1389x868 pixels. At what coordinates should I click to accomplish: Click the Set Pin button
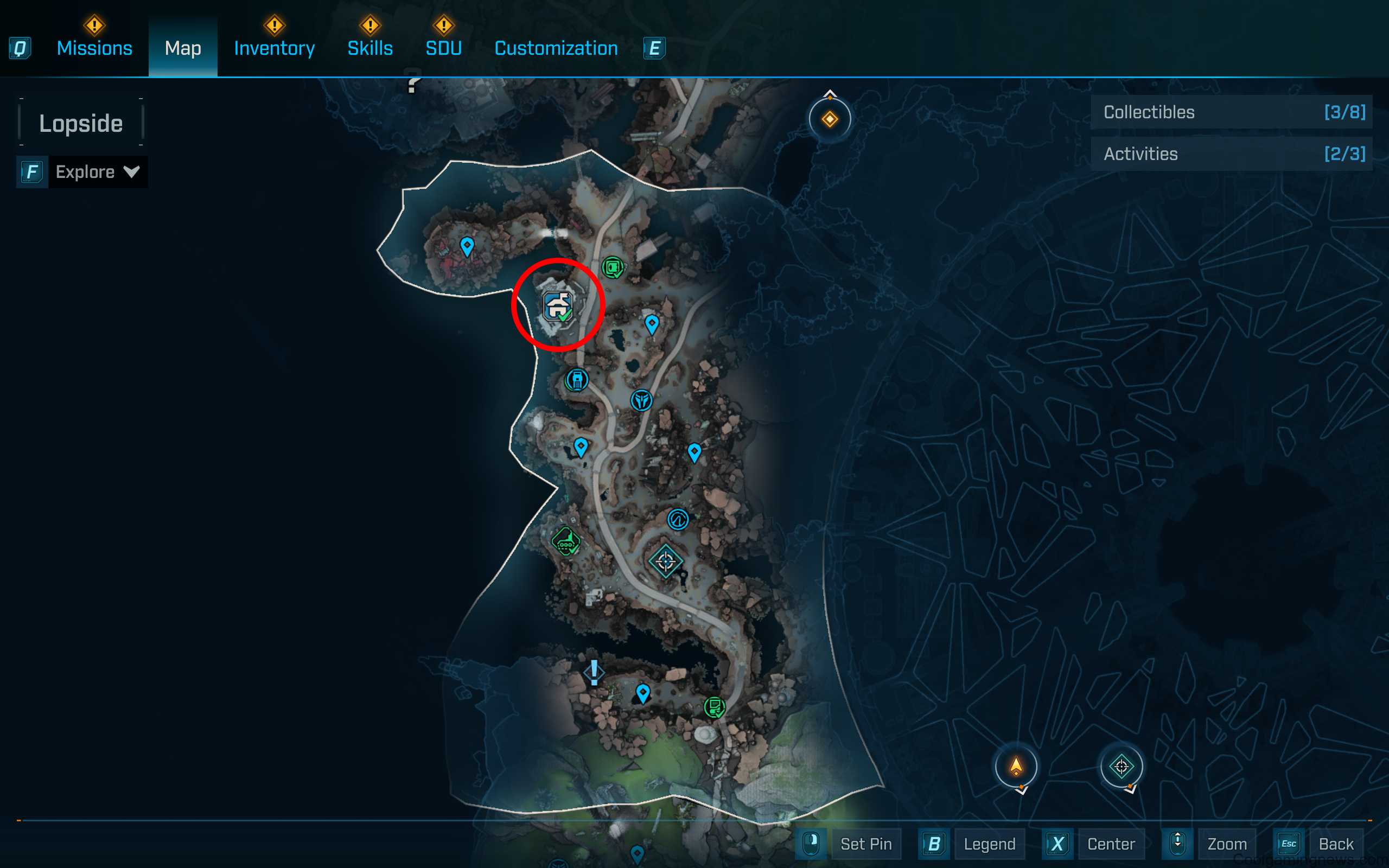pos(865,843)
